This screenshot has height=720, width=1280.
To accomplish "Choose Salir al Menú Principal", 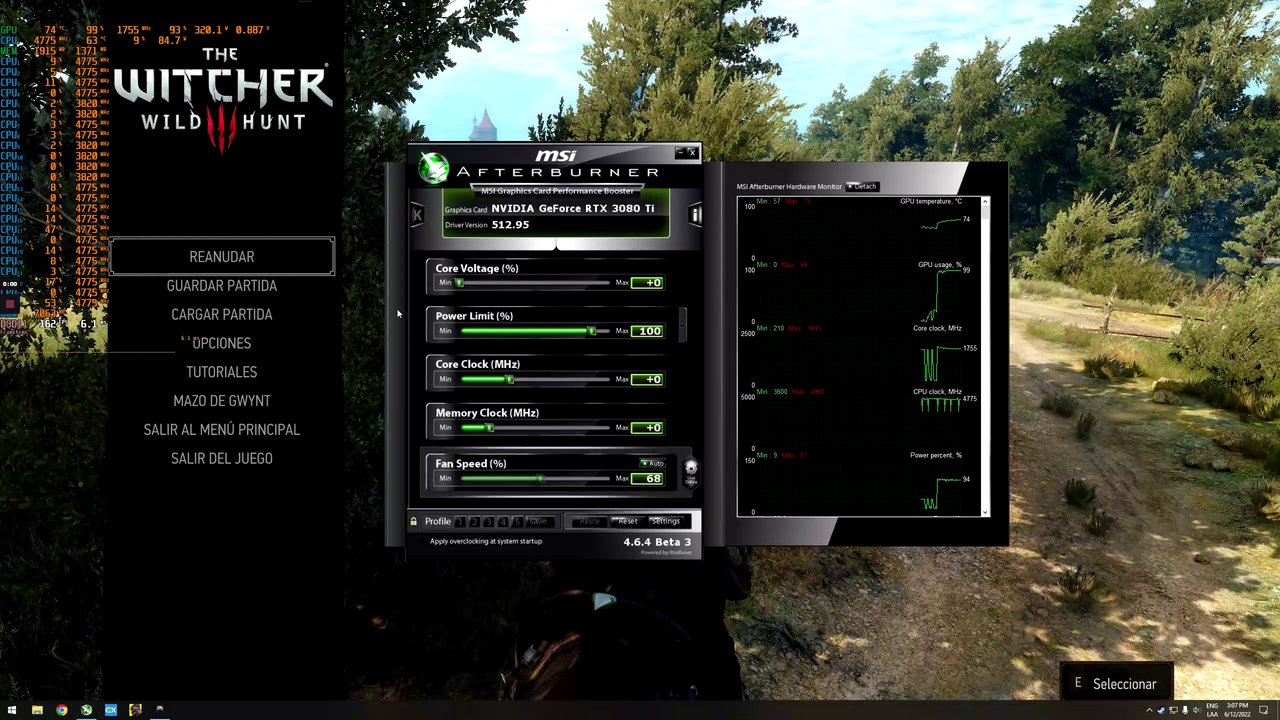I will [x=221, y=429].
